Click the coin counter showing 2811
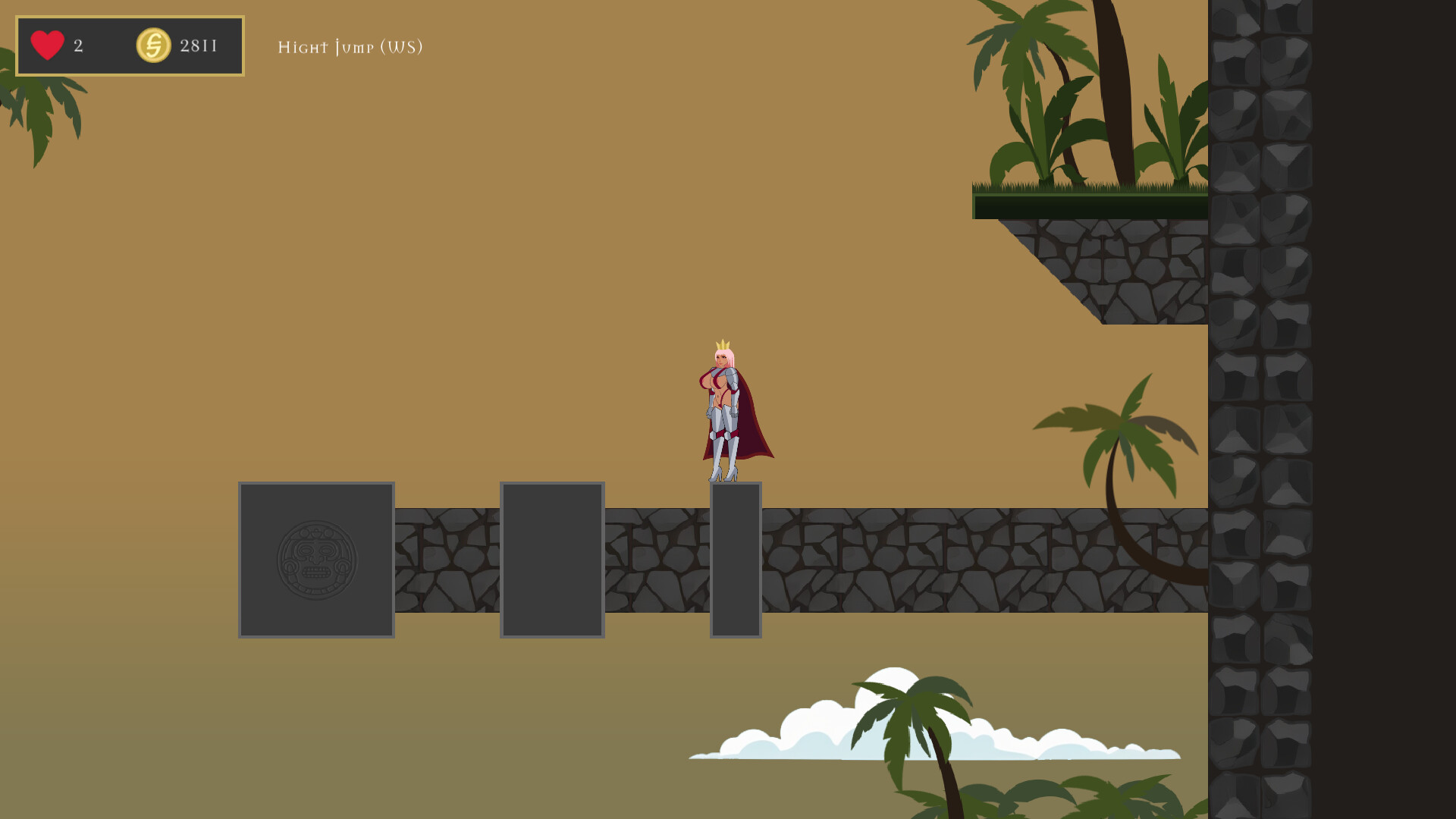The image size is (1456, 819). point(199,45)
